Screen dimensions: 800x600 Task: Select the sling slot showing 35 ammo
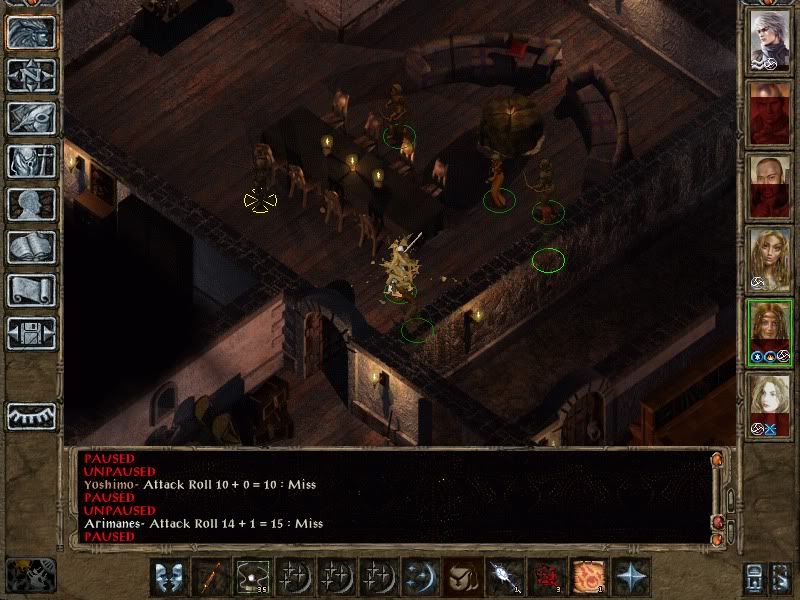click(252, 577)
